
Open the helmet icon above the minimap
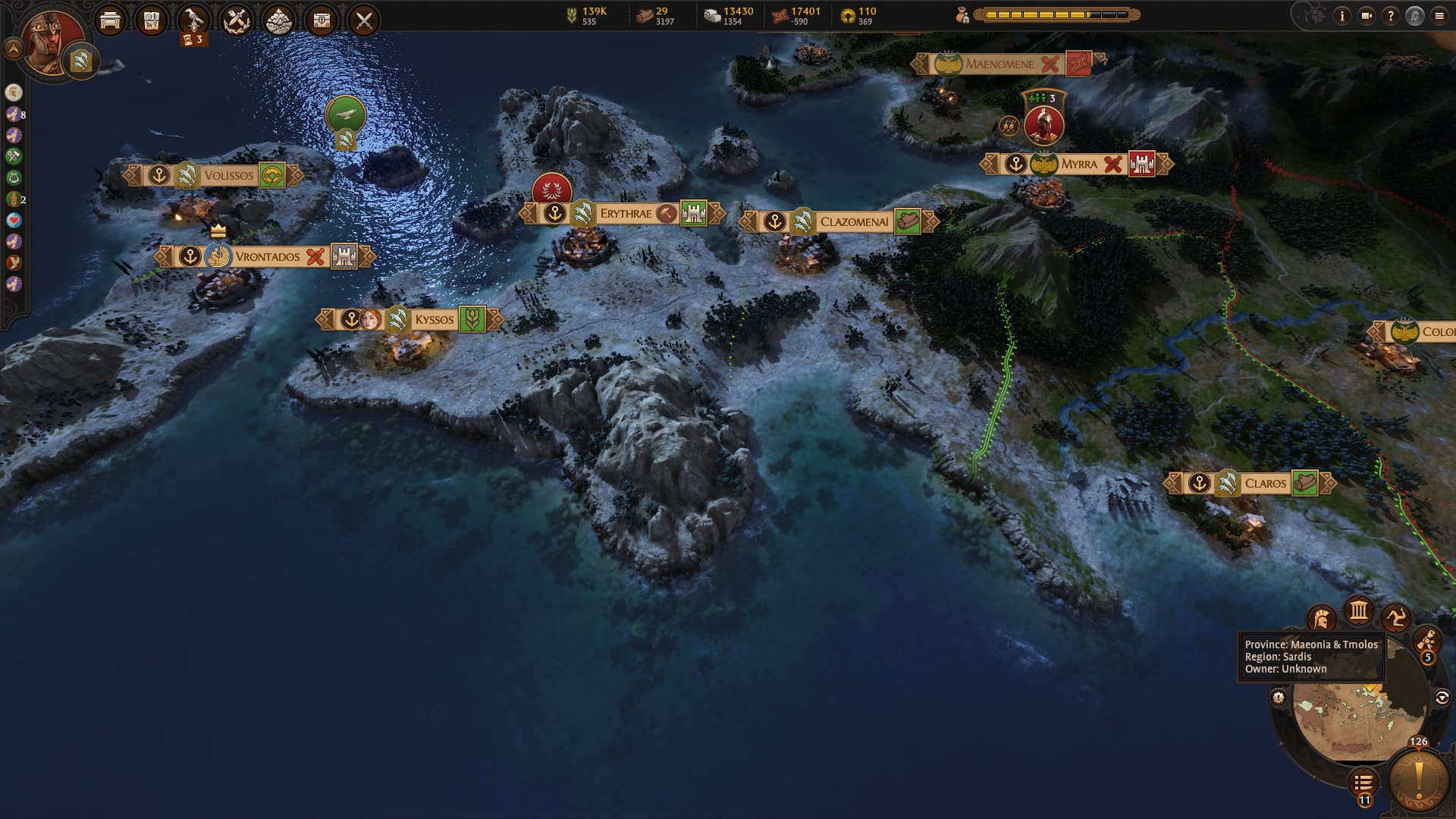[1321, 620]
